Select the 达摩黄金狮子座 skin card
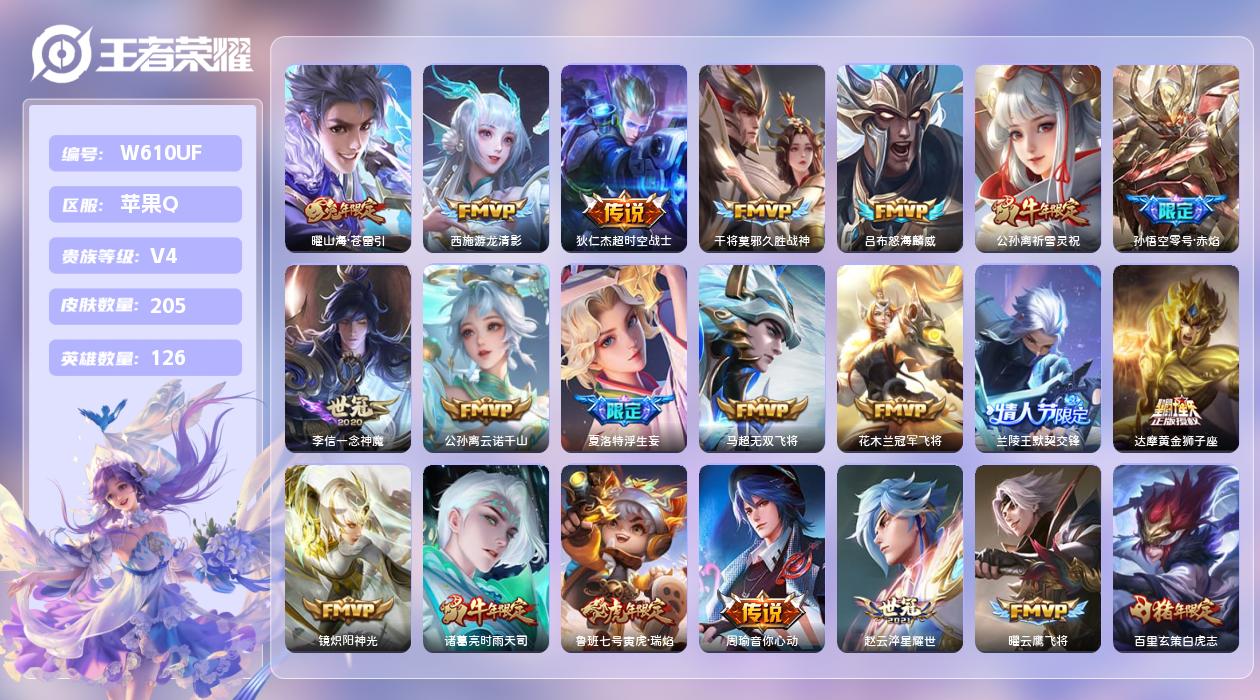This screenshot has height=700, width=1260. (x=1176, y=358)
